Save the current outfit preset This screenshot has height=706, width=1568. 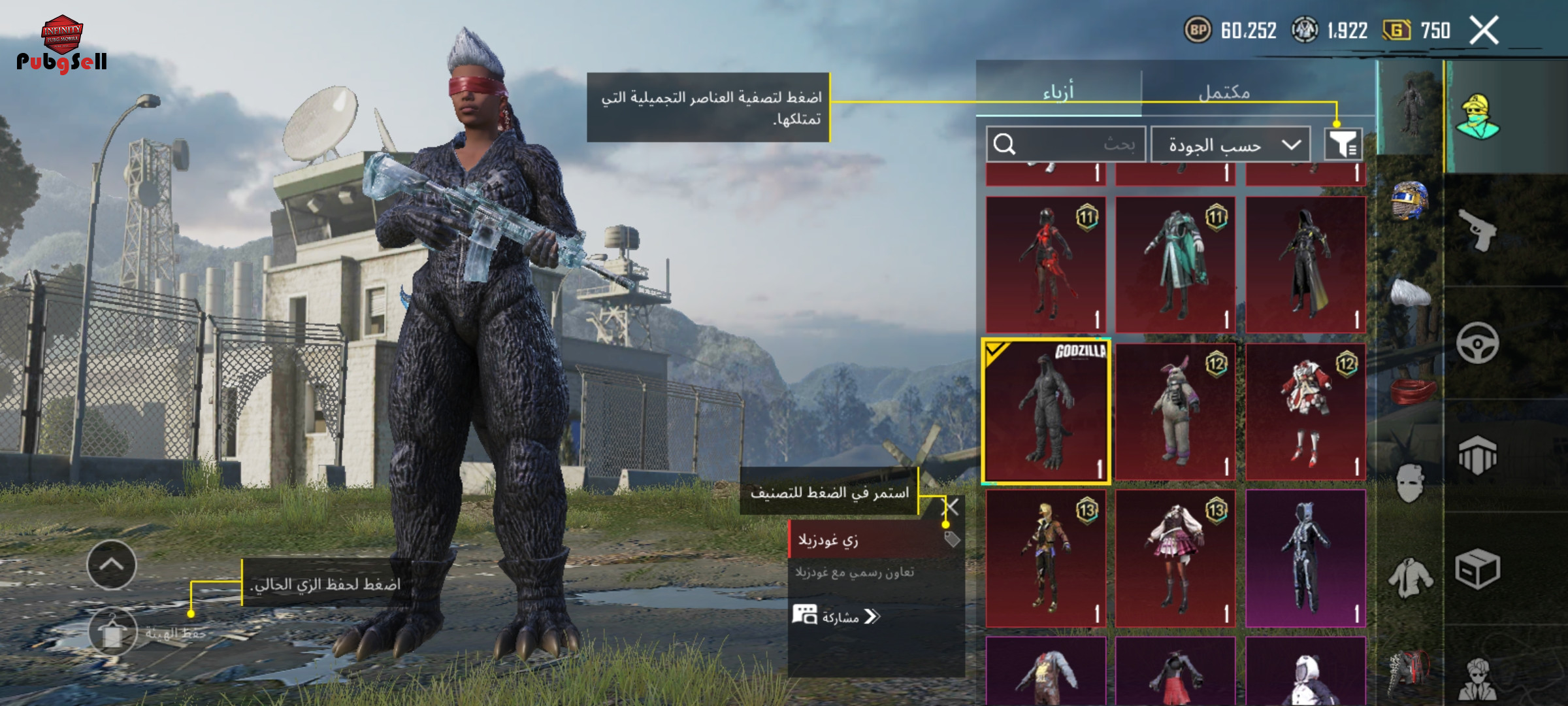[112, 633]
